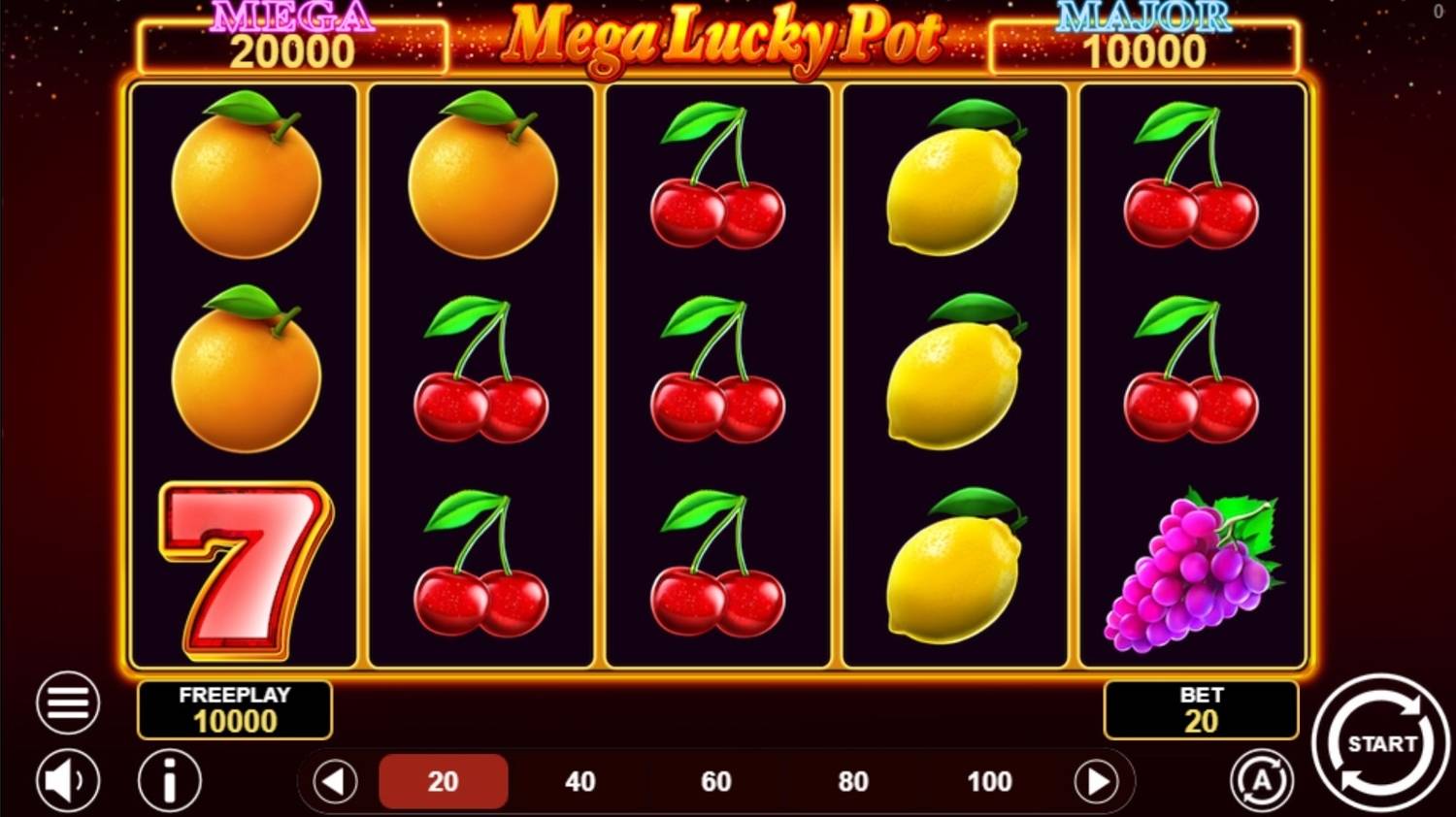Select the circular autoplay icon near Start
This screenshot has height=817, width=1456.
coord(1261,780)
